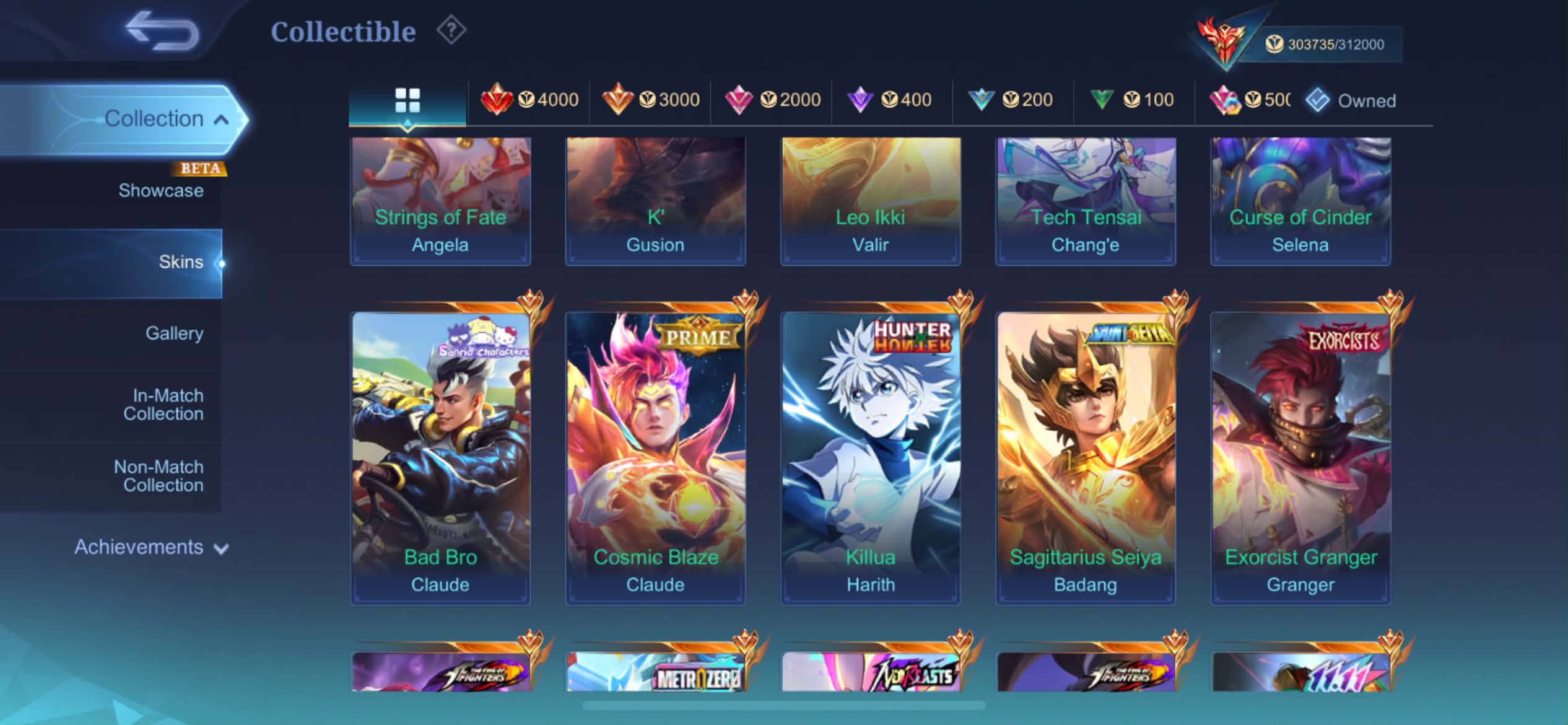Go back using the return arrow
Image resolution: width=1568 pixels, height=725 pixels.
[162, 31]
